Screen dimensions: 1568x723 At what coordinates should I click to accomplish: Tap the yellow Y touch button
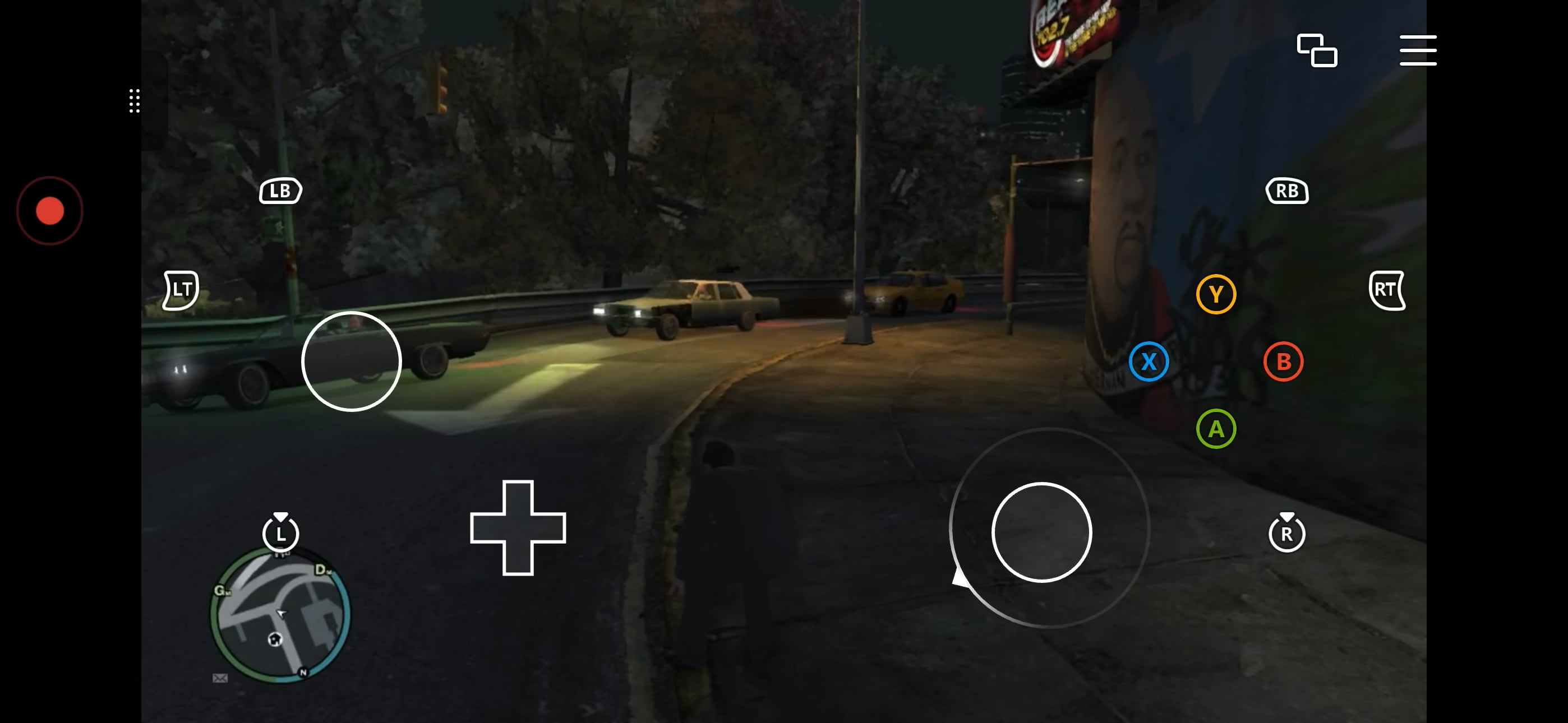[1216, 295]
